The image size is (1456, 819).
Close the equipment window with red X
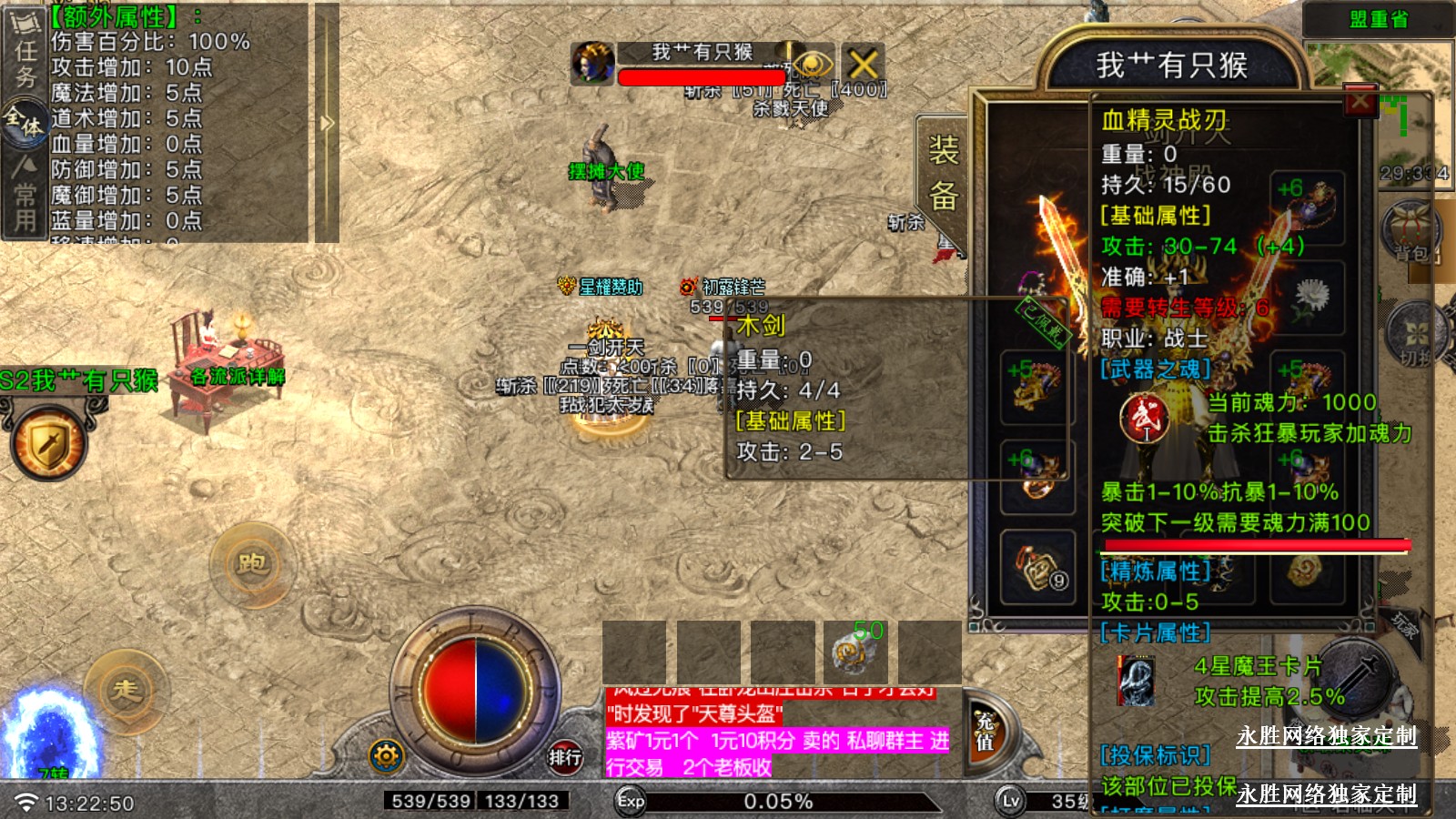pyautogui.click(x=1360, y=101)
